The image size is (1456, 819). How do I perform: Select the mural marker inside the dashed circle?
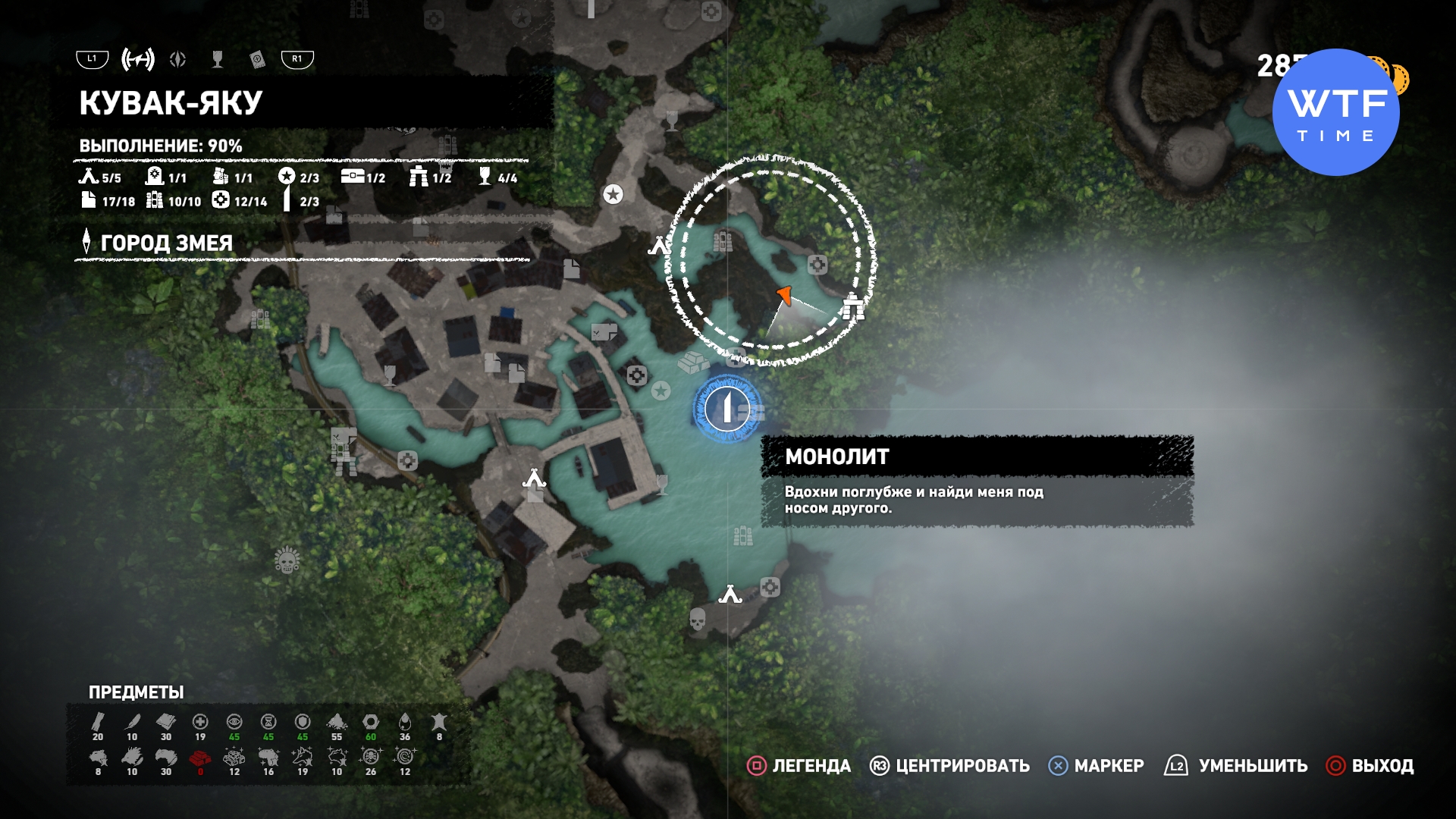pyautogui.click(x=722, y=242)
